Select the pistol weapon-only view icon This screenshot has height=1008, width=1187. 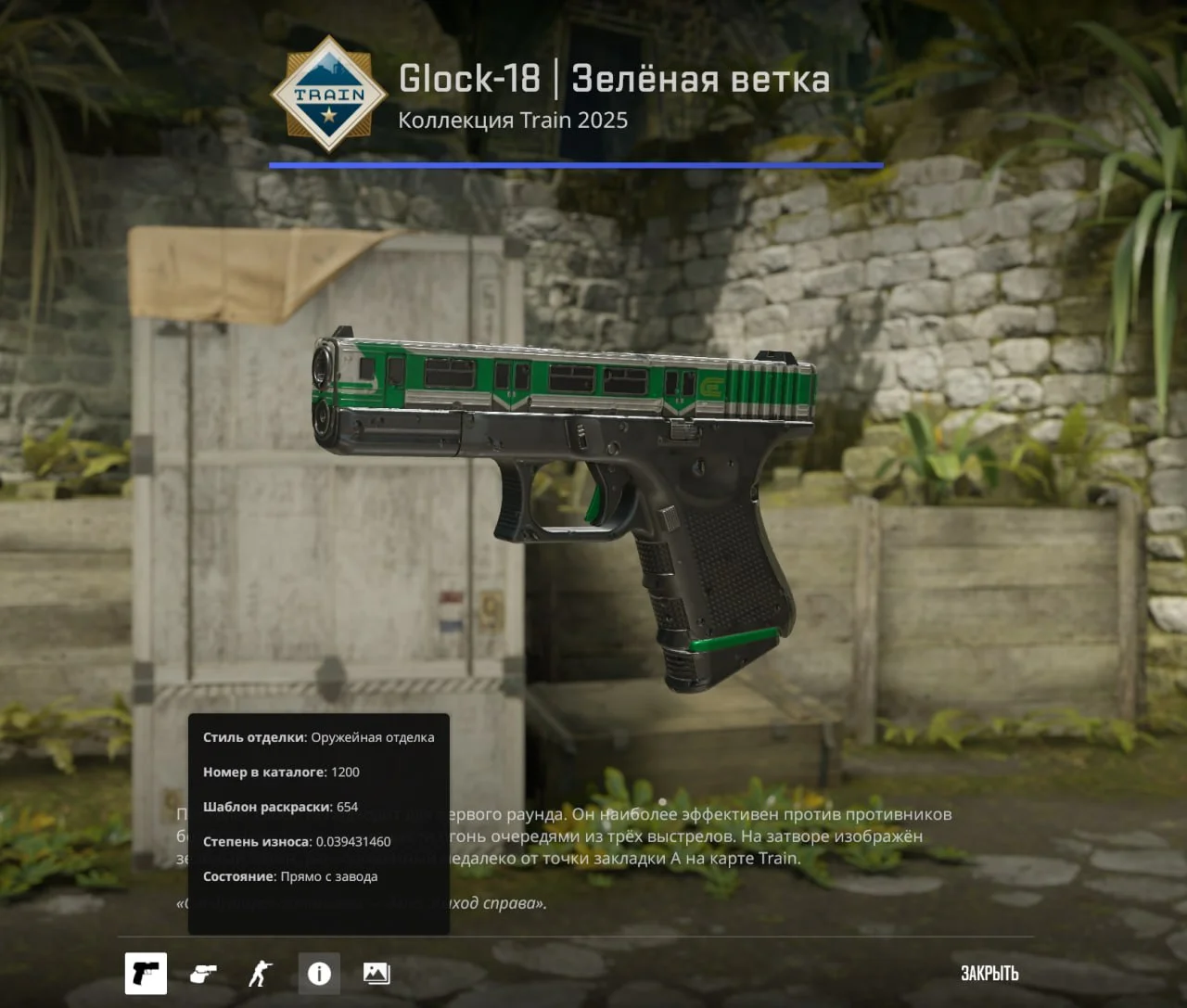pyautogui.click(x=146, y=973)
